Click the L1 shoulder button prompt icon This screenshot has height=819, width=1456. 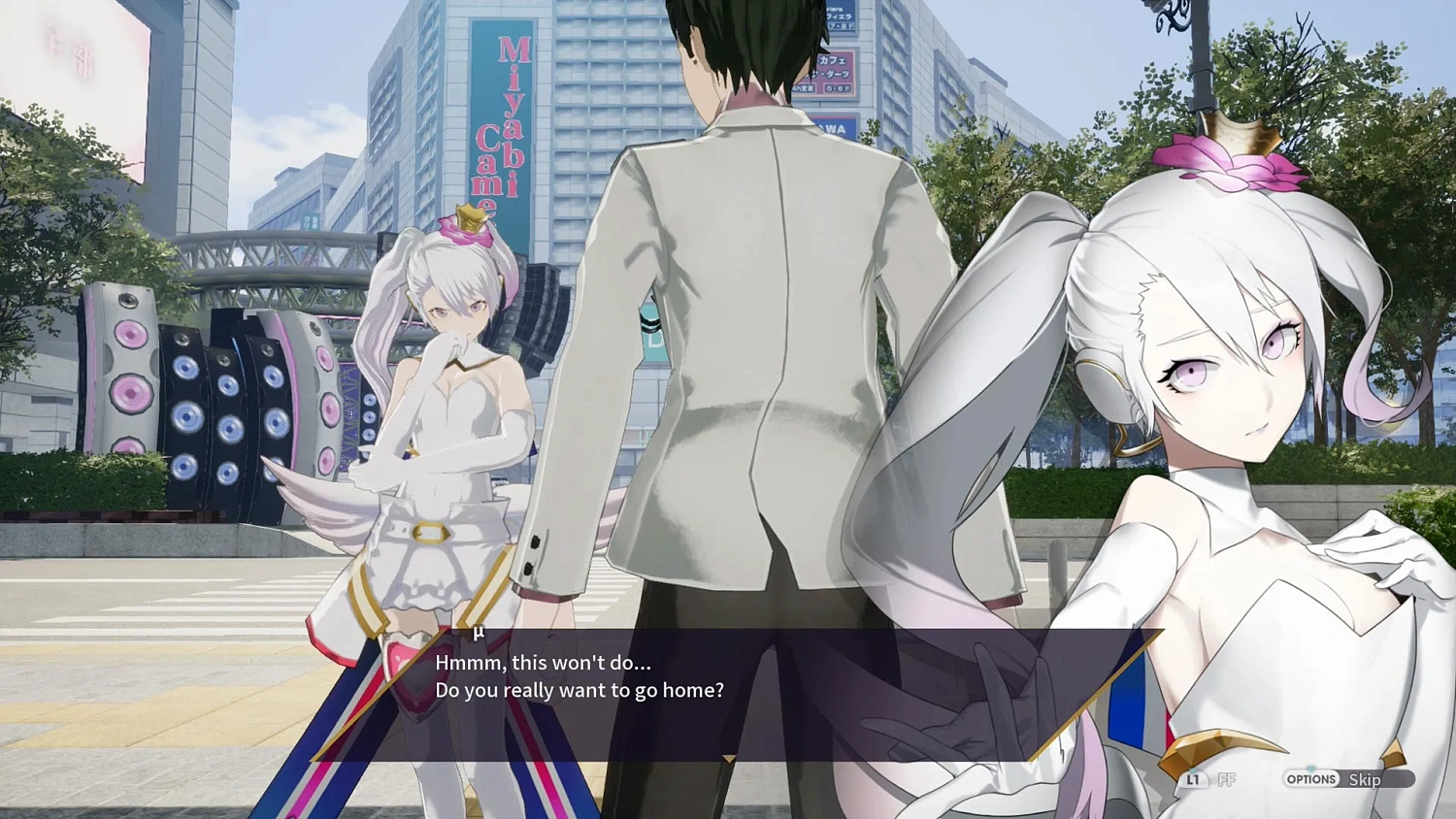tap(1194, 781)
